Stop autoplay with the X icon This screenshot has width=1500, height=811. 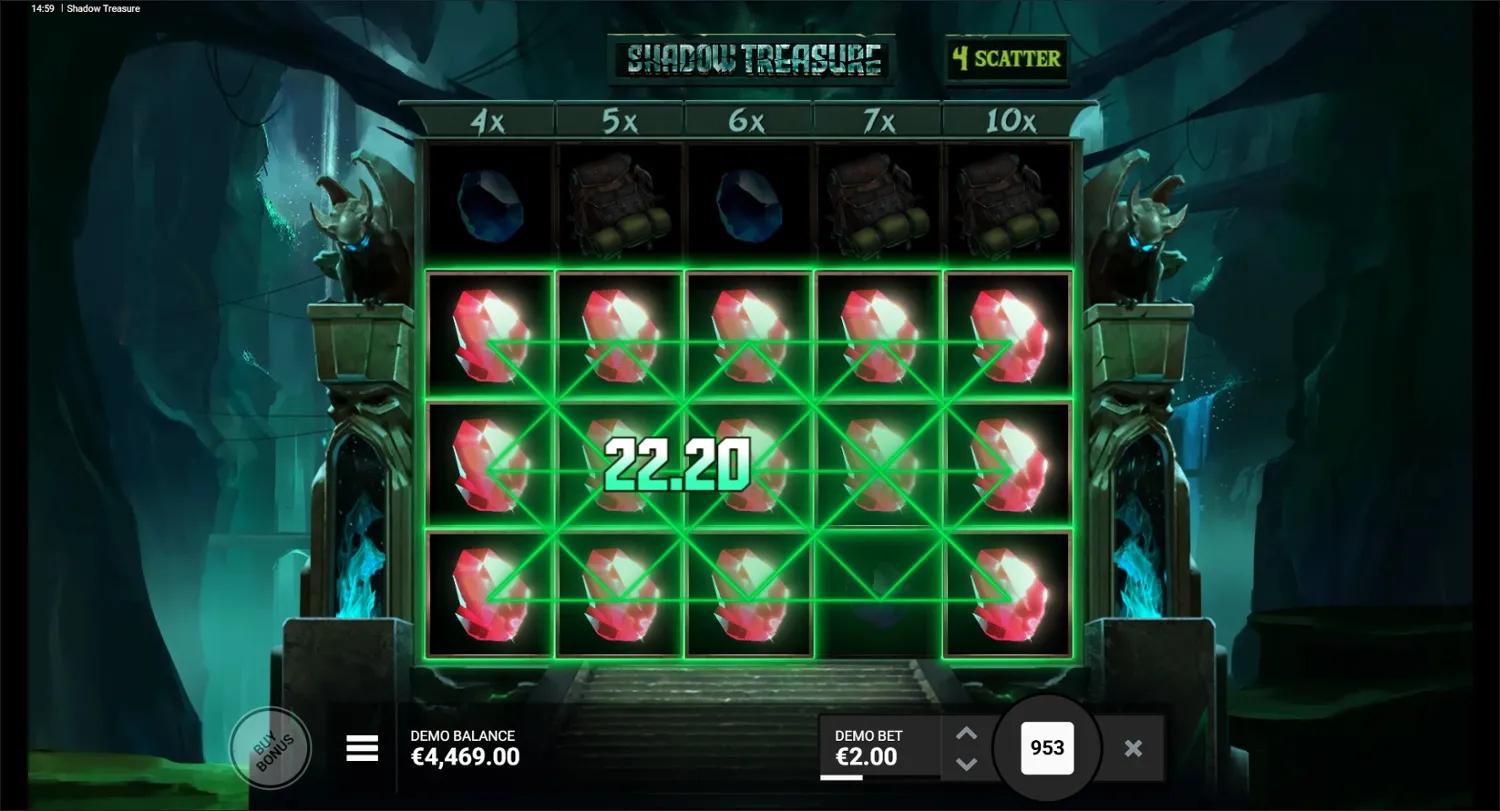pyautogui.click(x=1133, y=747)
